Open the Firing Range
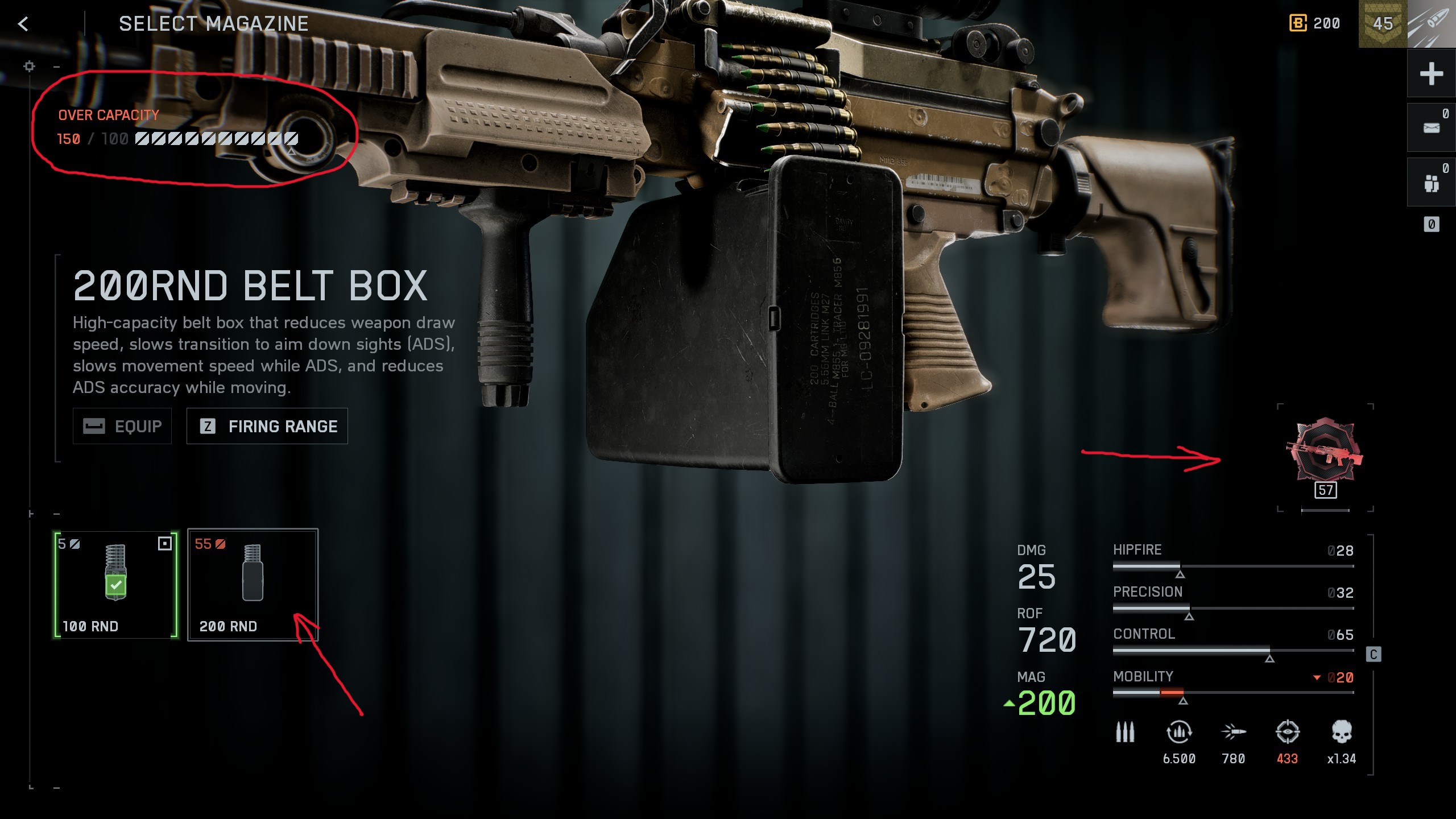1456x819 pixels. [267, 426]
